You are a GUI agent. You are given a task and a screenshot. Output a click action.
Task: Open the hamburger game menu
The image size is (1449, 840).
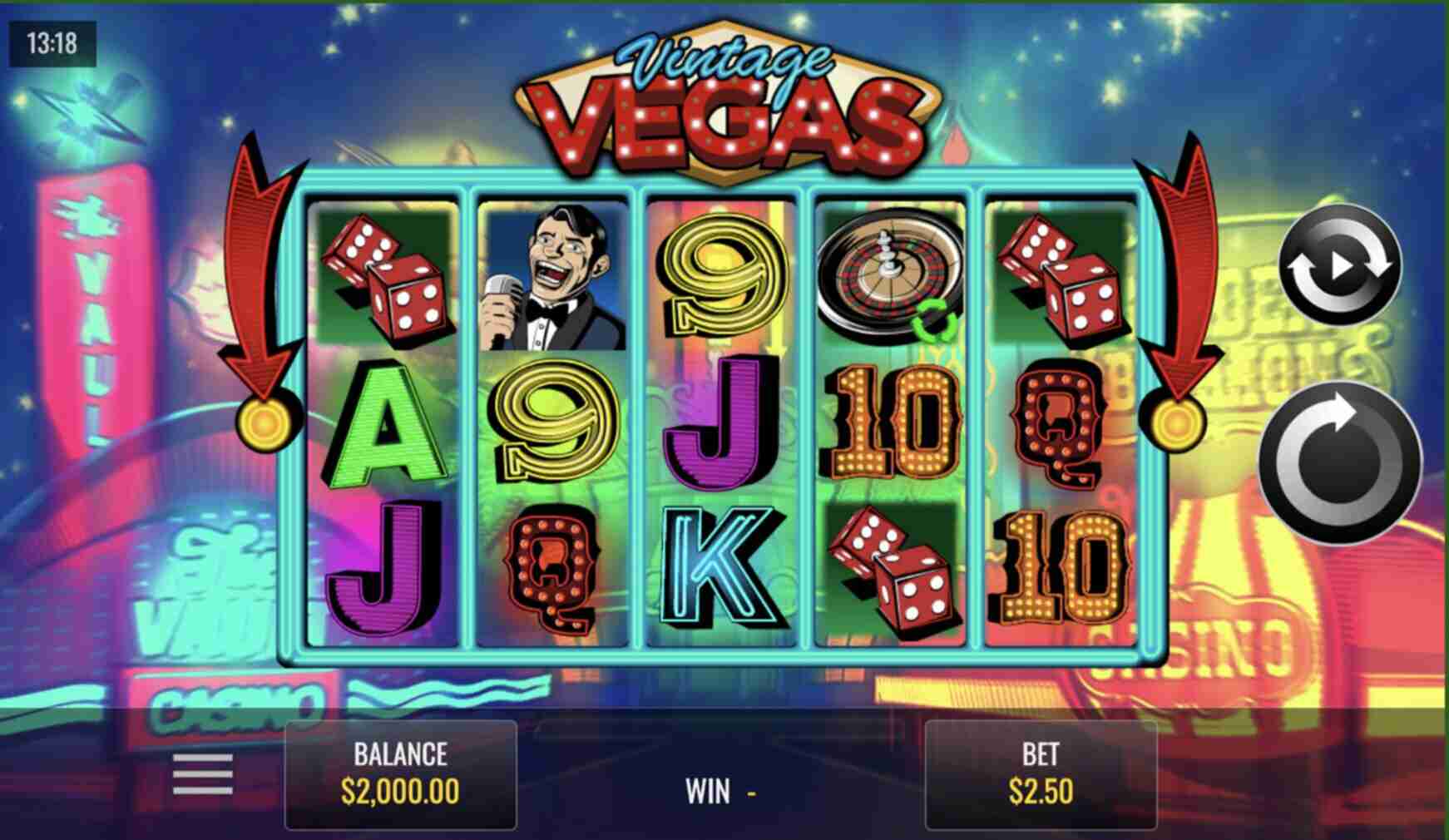click(202, 773)
